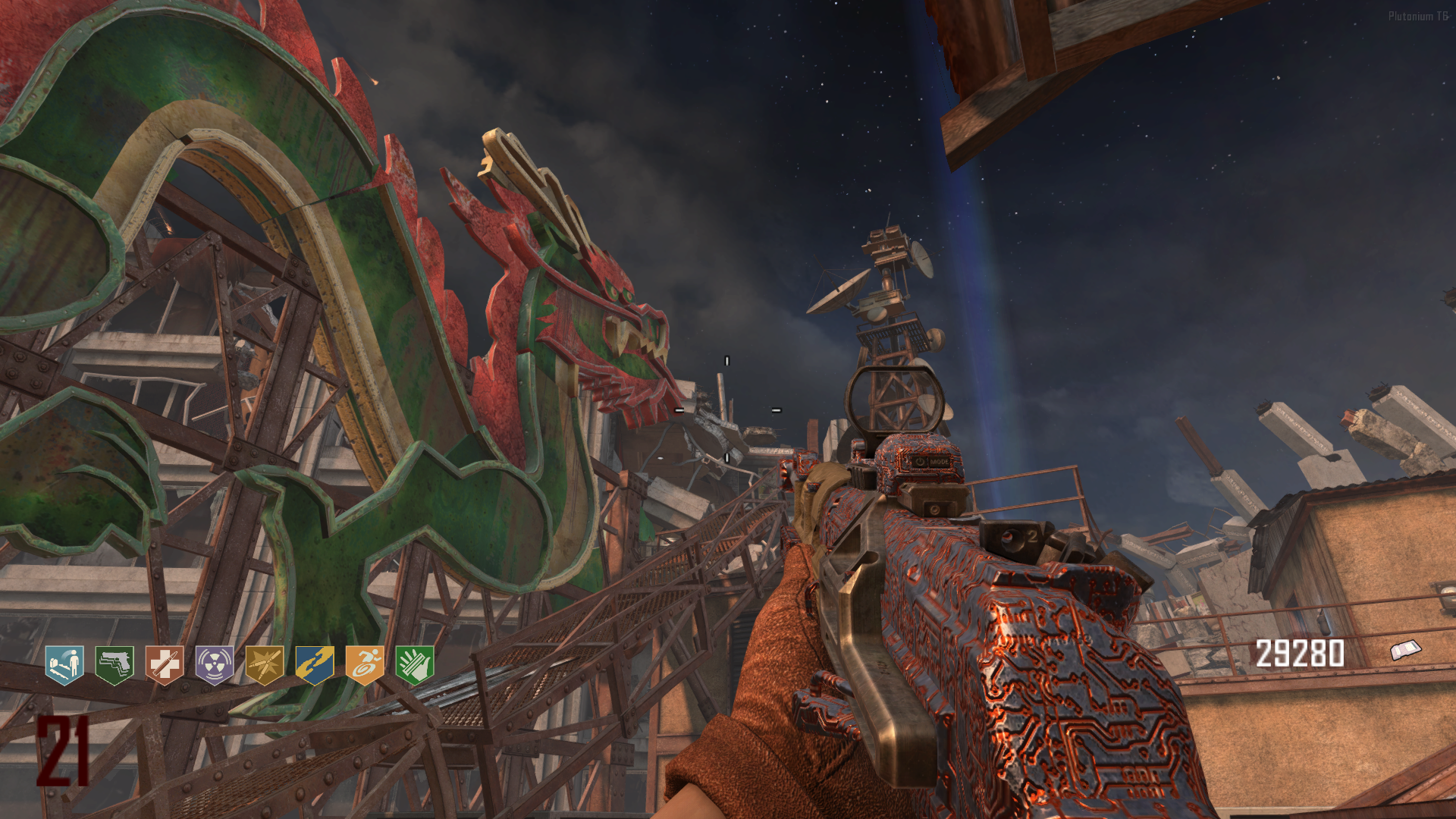The height and width of the screenshot is (819, 1456).
Task: Click the gold Double Tap bullets perk
Action: click(265, 665)
